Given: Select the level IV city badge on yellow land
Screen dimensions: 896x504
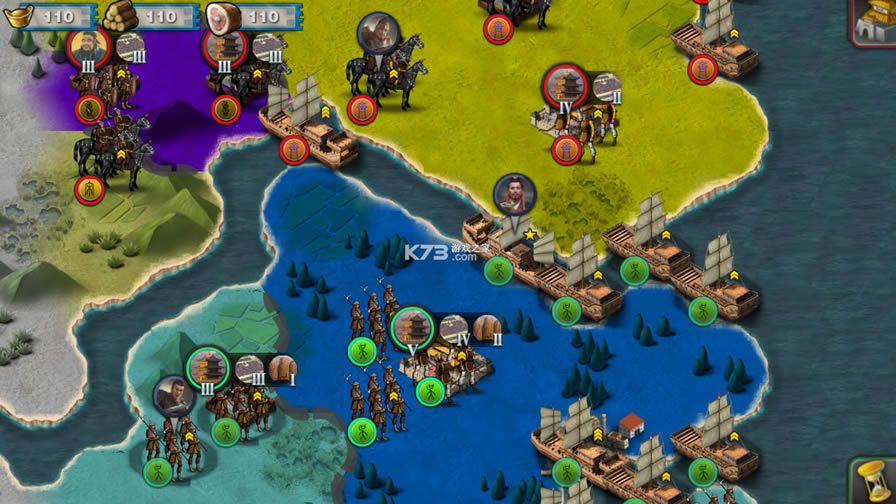Looking at the screenshot, I should pos(565,87).
